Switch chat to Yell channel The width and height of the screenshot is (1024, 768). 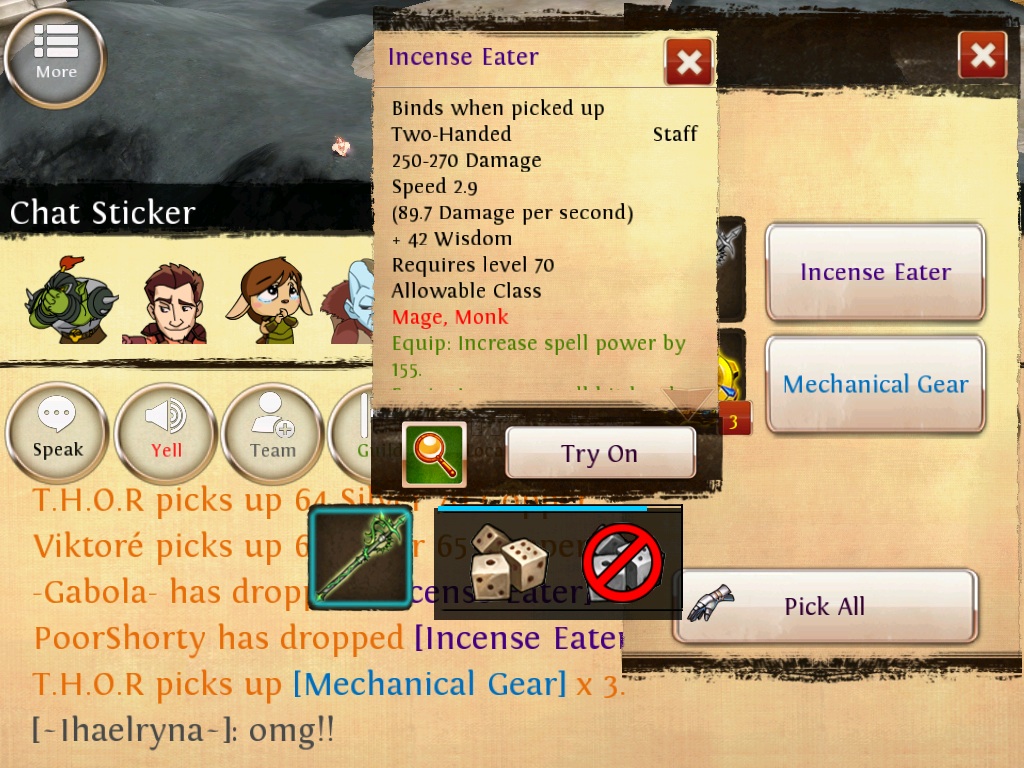[x=166, y=433]
